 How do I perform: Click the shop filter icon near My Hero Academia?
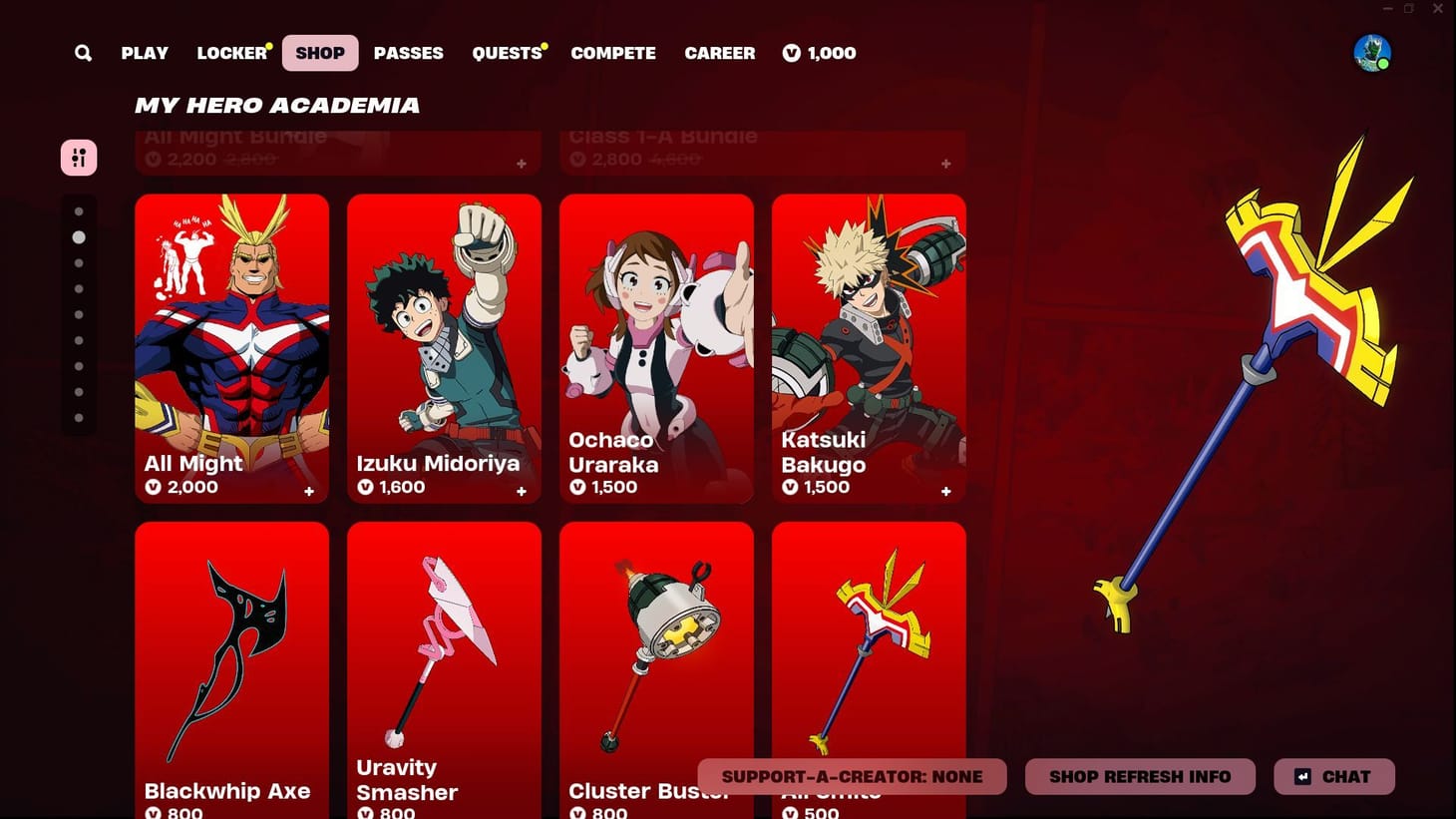point(79,157)
